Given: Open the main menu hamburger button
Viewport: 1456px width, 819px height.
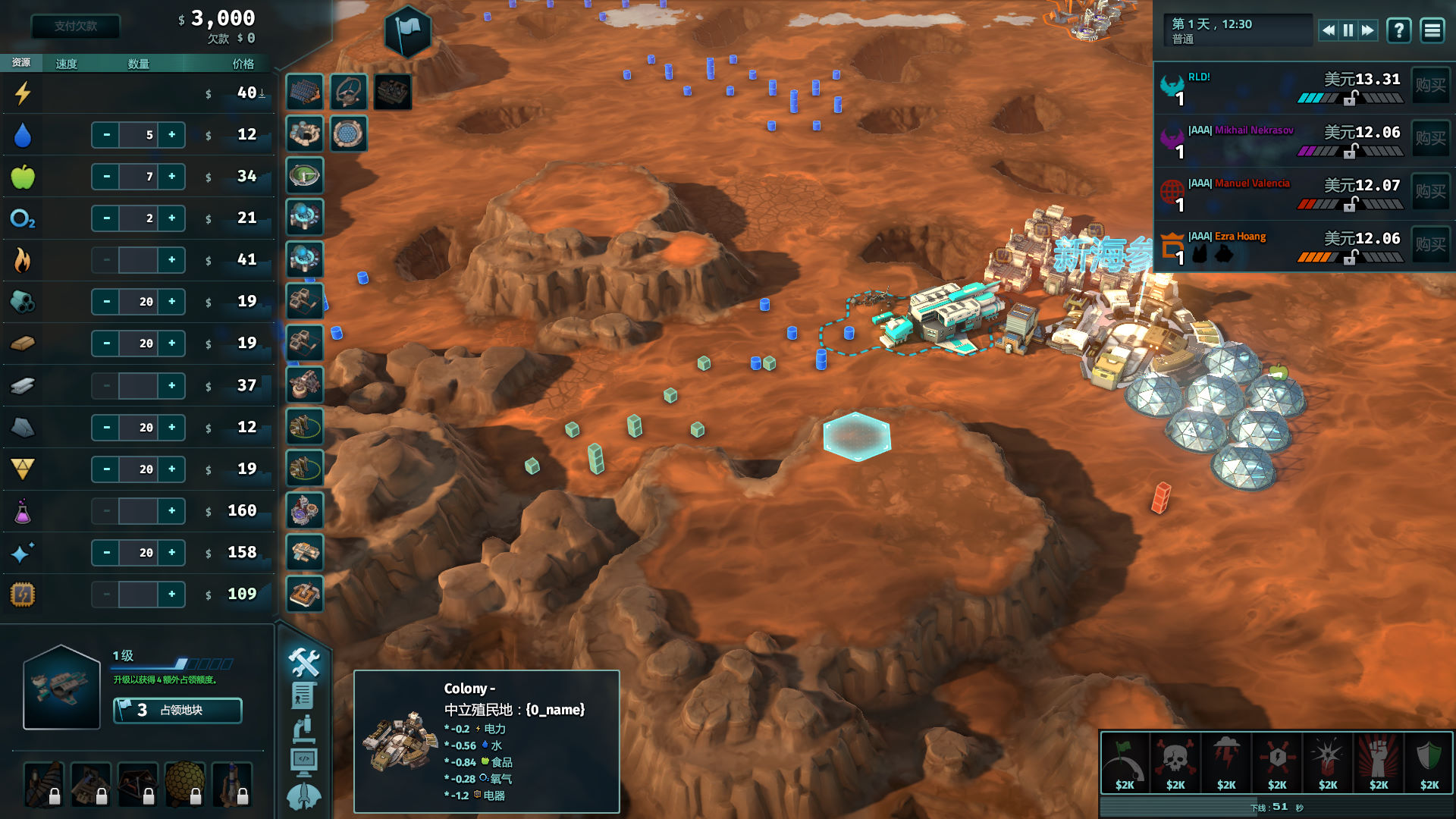Looking at the screenshot, I should click(1432, 30).
